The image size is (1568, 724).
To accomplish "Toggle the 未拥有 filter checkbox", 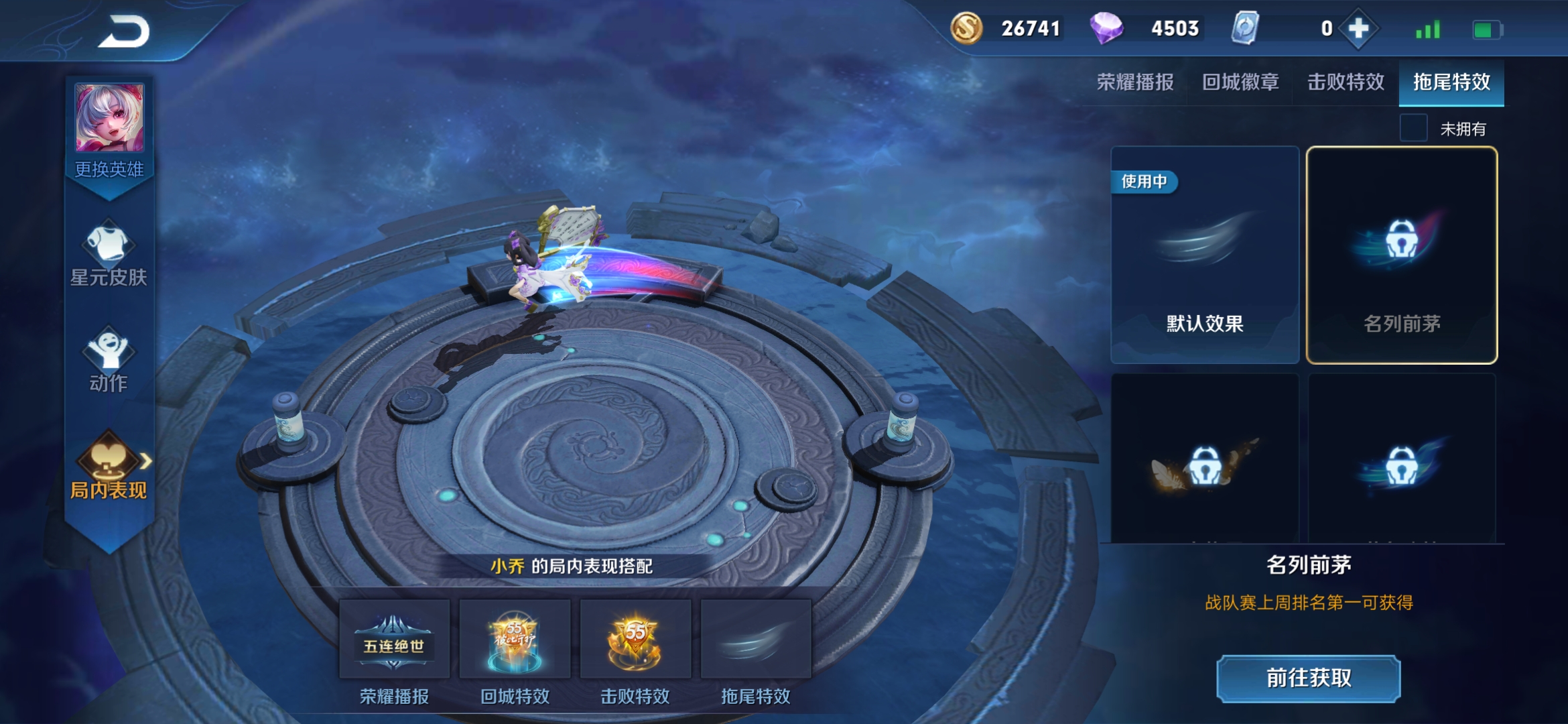I will click(x=1414, y=128).
